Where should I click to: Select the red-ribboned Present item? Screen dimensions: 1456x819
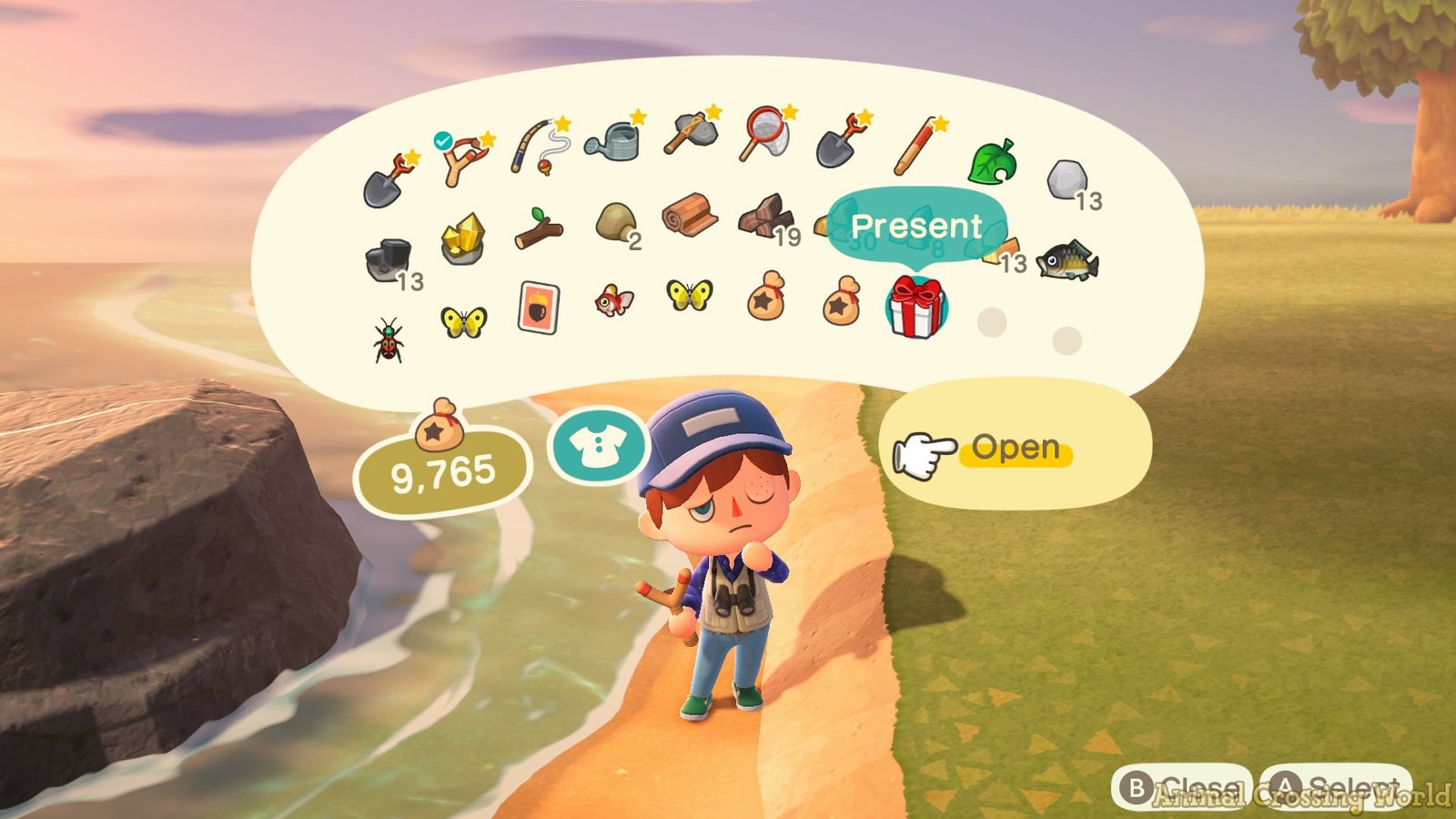click(915, 306)
